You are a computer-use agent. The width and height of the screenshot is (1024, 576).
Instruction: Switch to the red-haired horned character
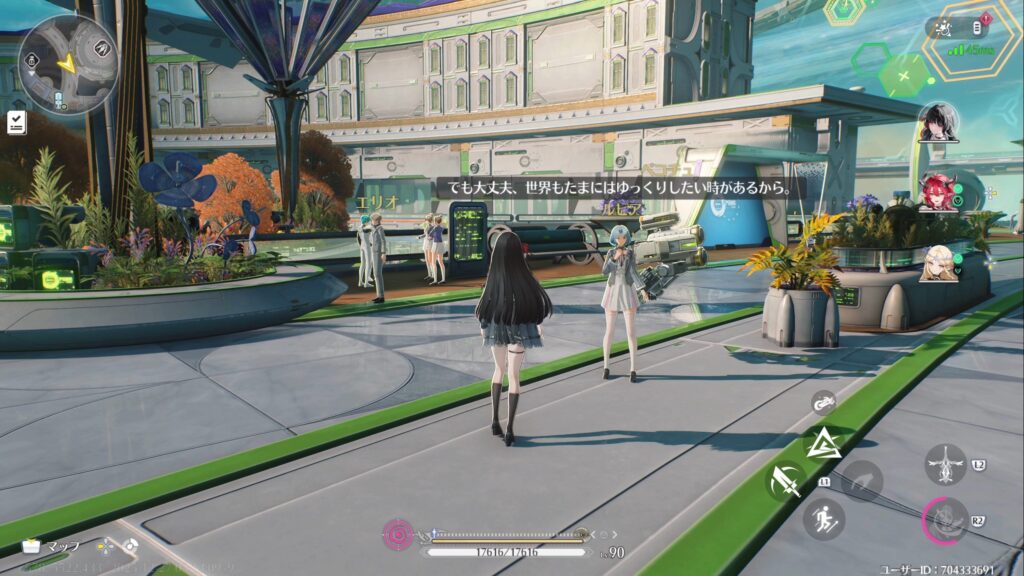coord(937,192)
